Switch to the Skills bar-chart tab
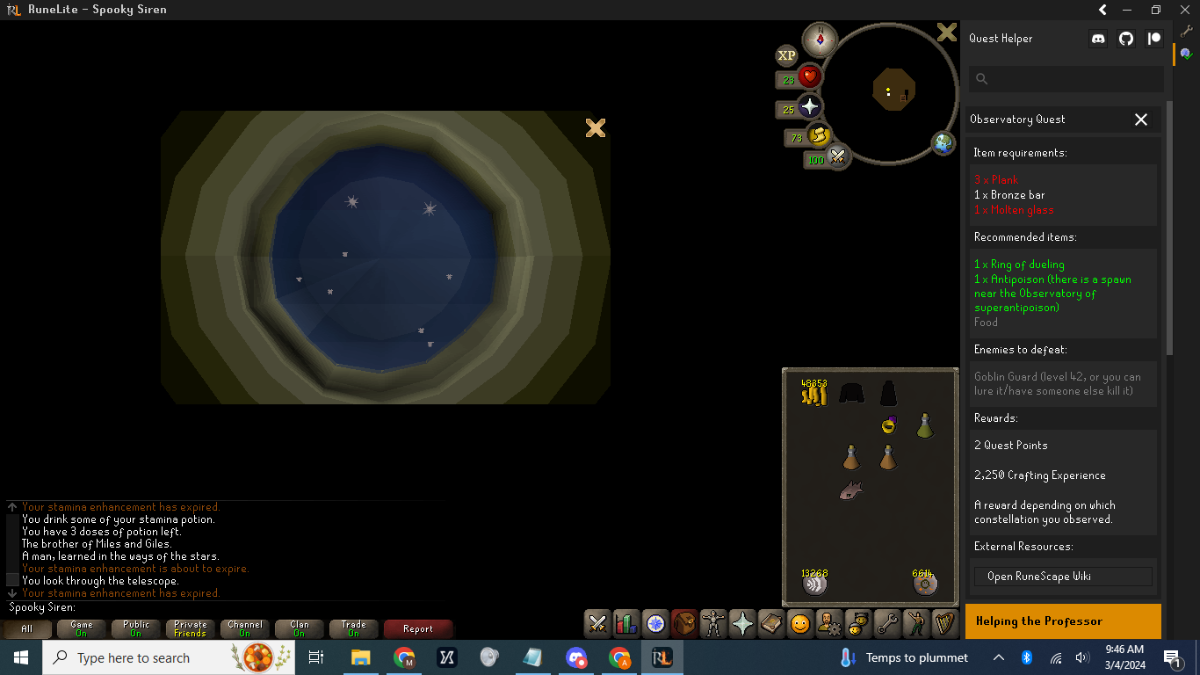 (x=626, y=623)
